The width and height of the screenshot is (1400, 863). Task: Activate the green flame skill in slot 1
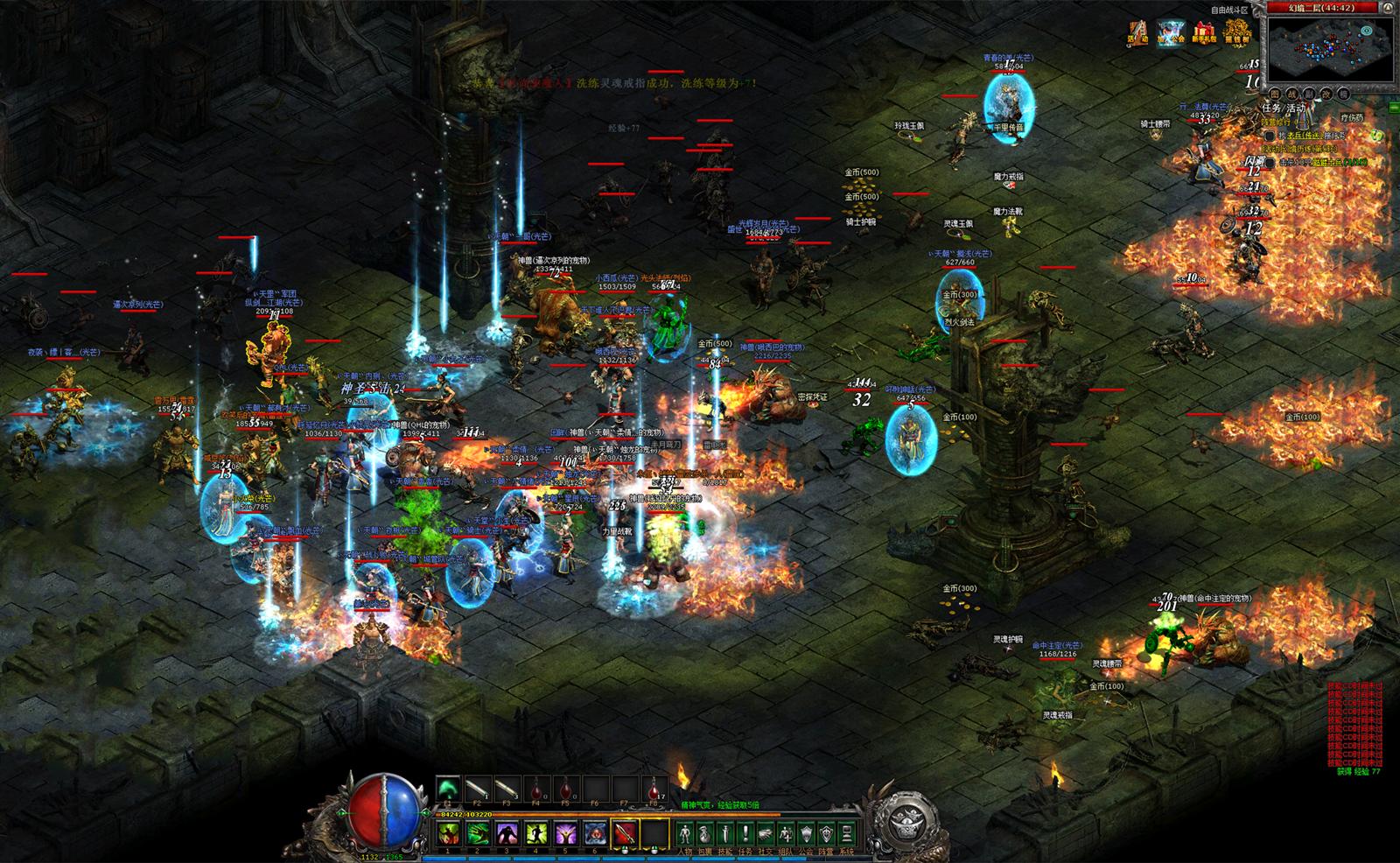448,832
